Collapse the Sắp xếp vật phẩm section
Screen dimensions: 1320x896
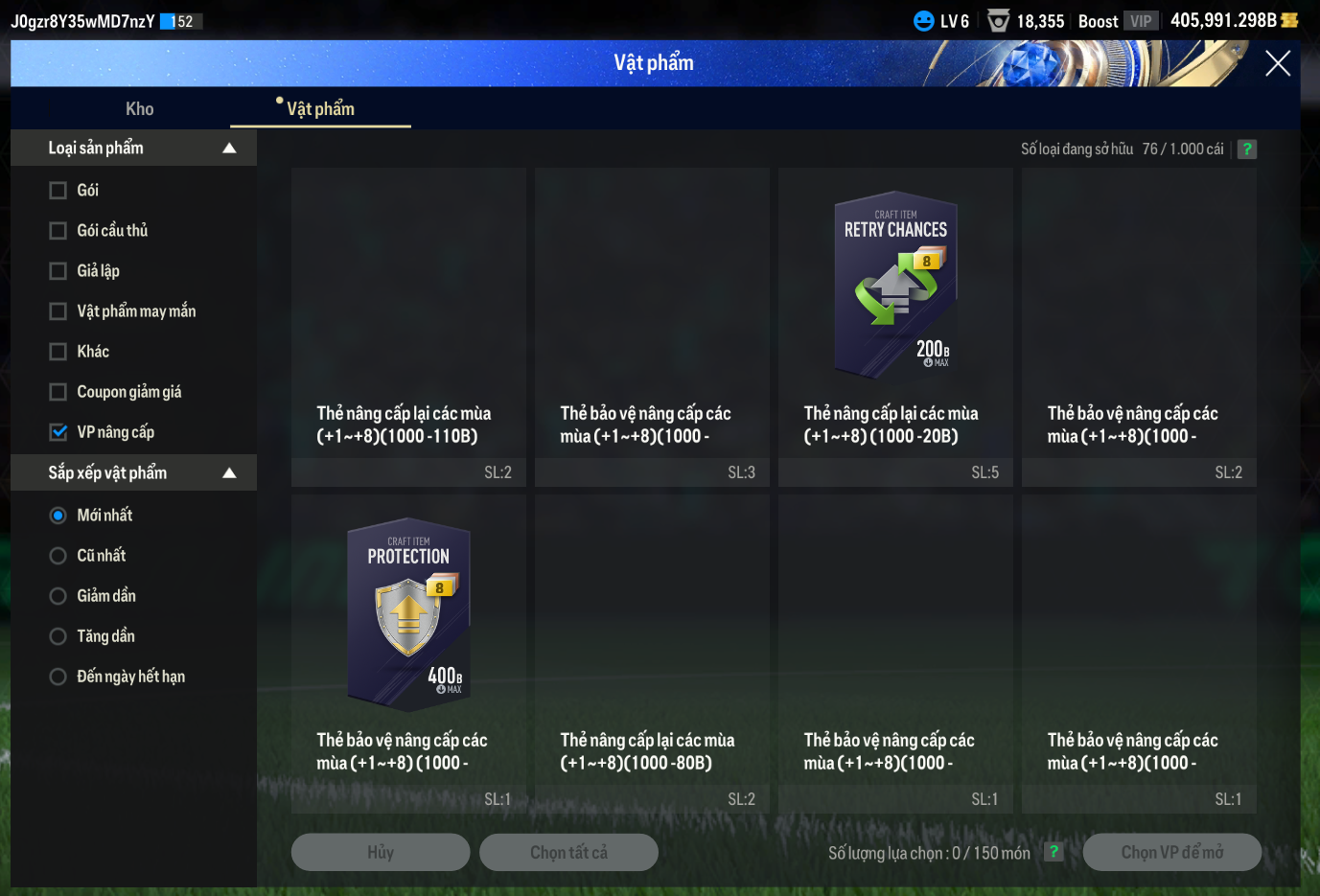[229, 473]
